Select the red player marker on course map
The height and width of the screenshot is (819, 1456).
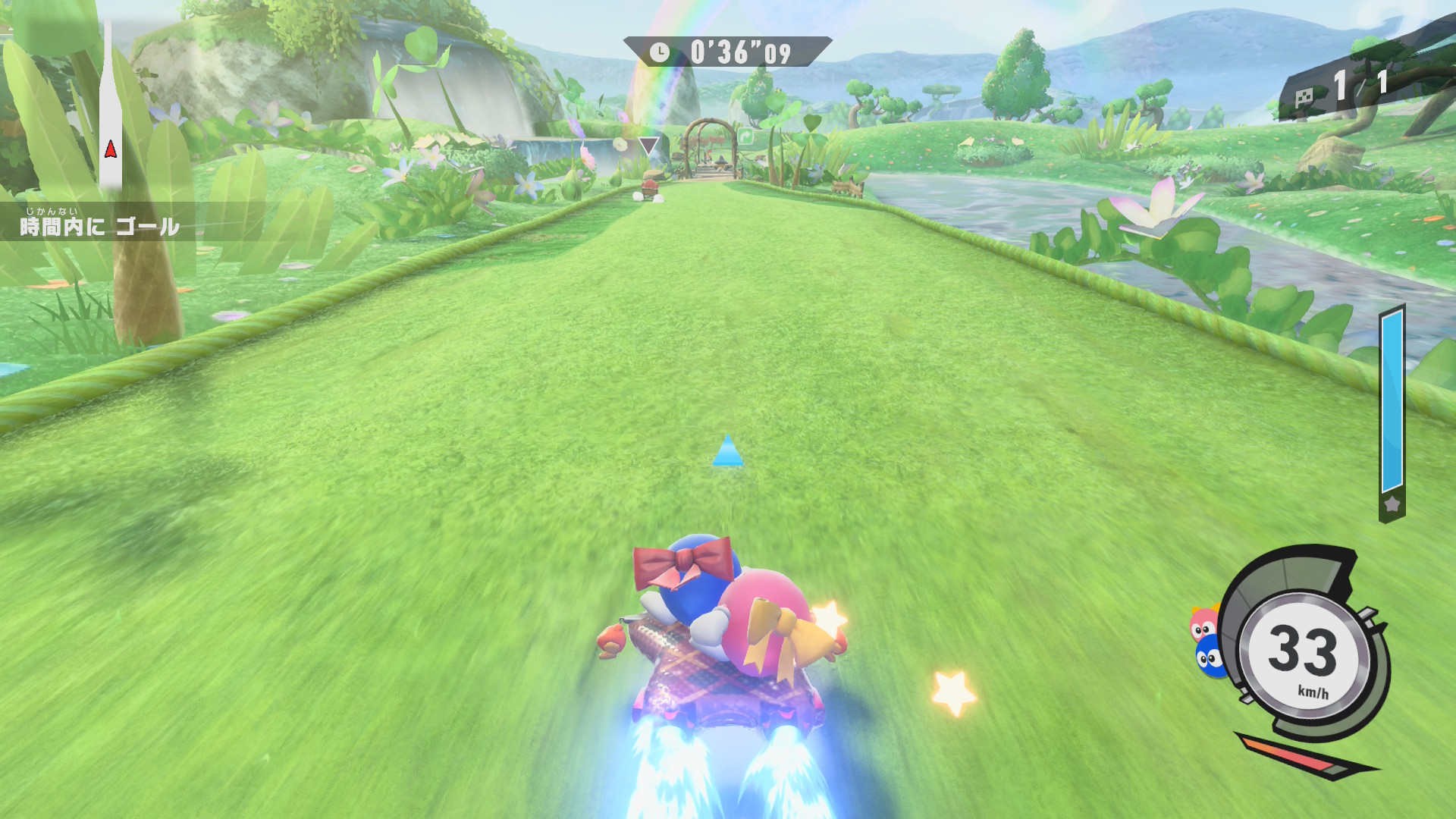tap(111, 149)
